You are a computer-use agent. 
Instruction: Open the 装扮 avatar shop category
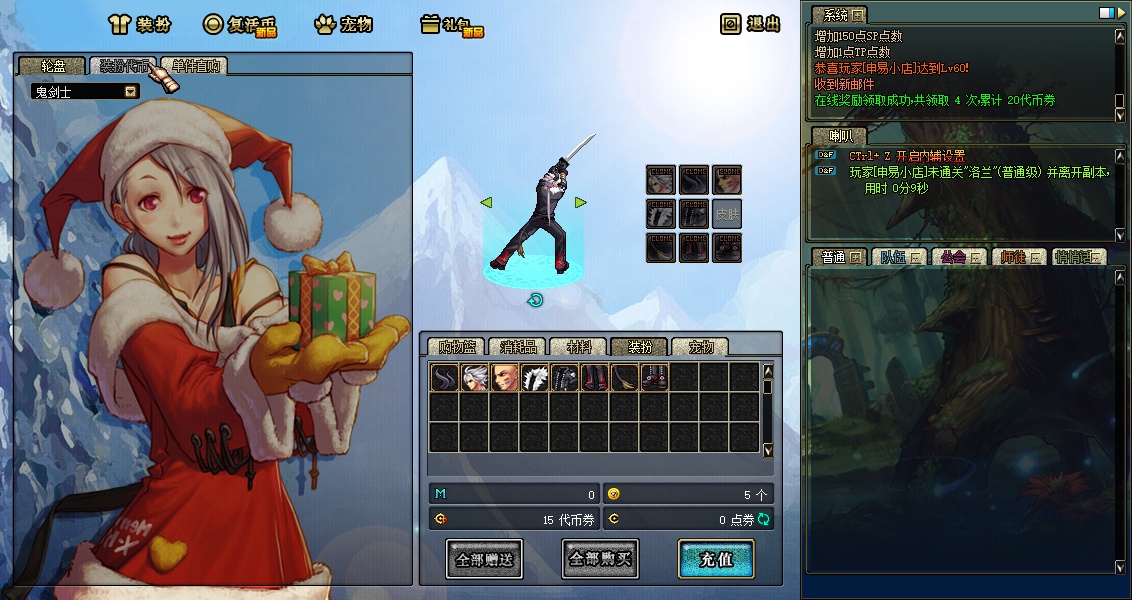[139, 25]
